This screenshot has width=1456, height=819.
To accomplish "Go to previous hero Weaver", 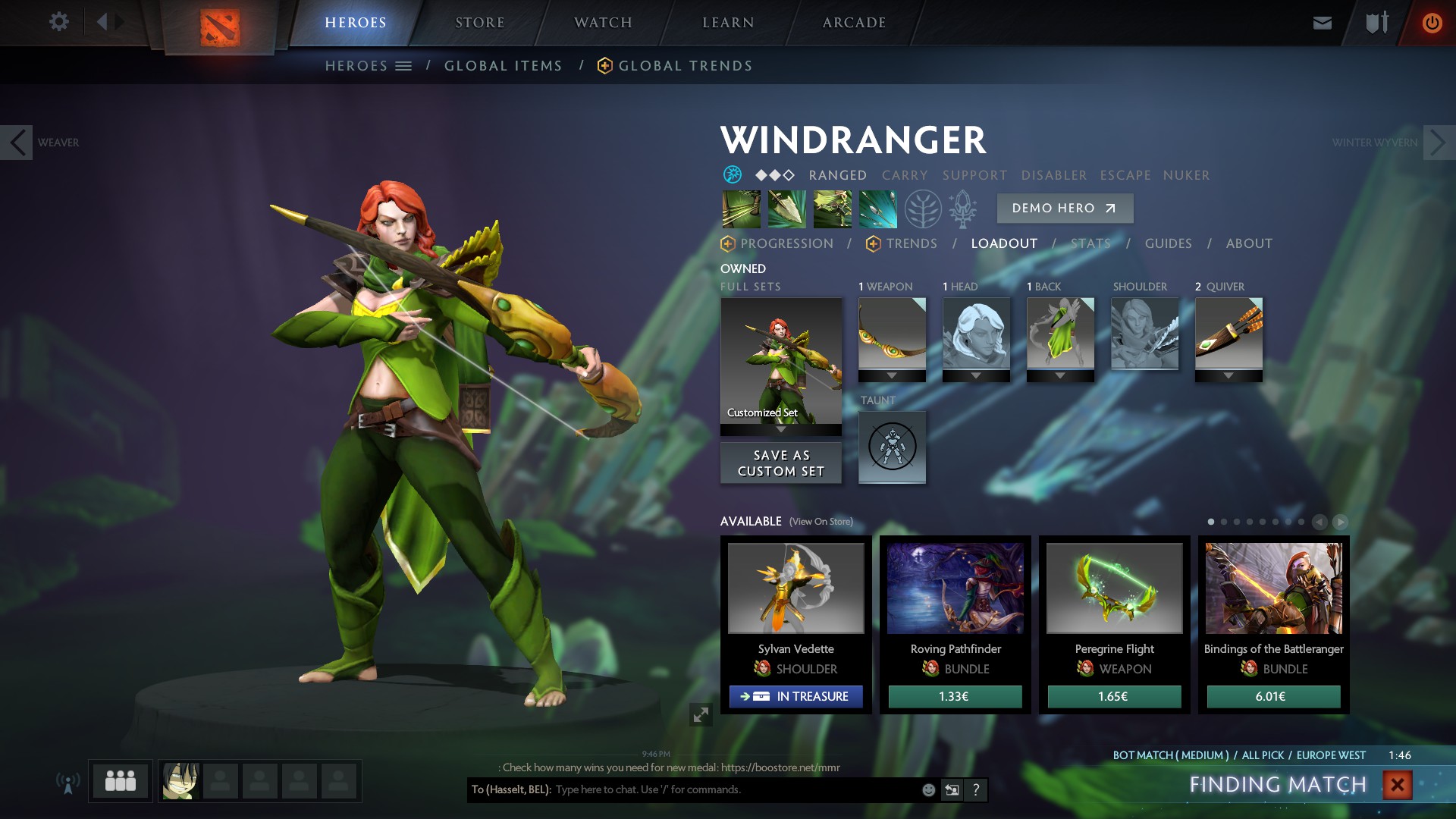I will pos(17,143).
